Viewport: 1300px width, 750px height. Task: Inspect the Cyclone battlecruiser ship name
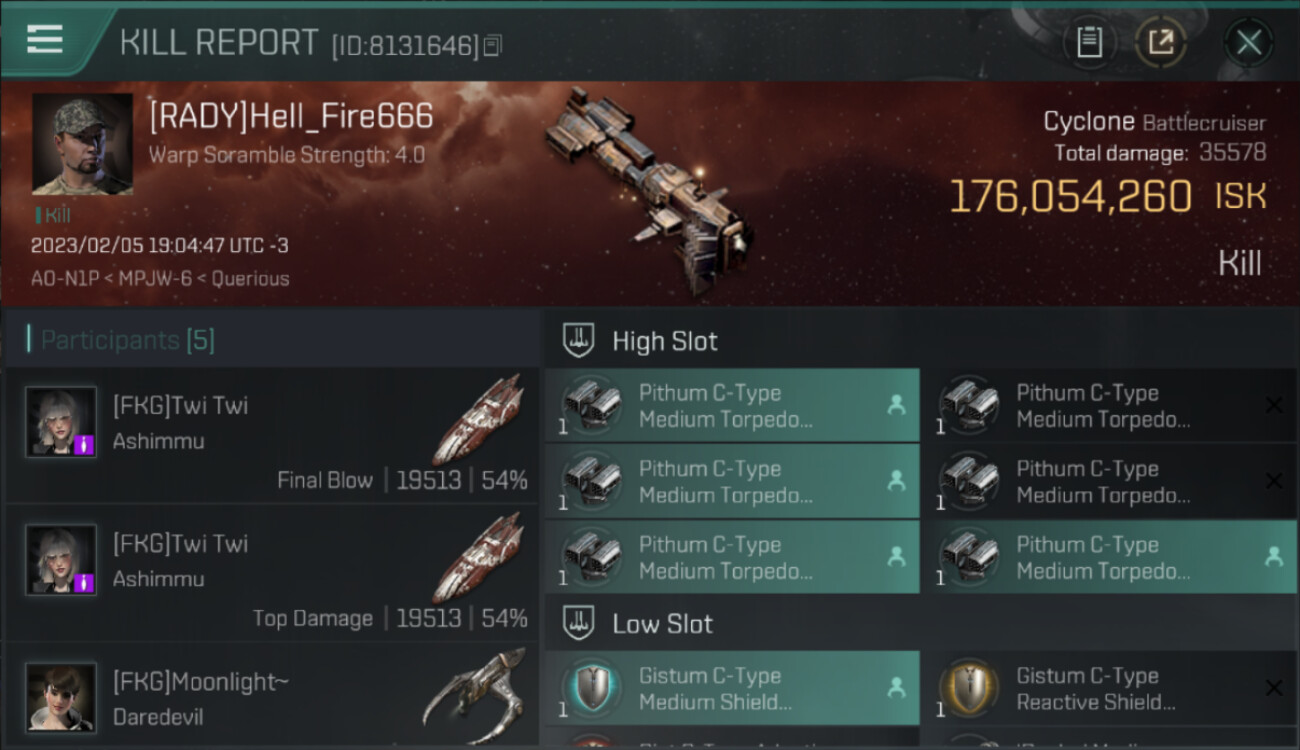1088,122
